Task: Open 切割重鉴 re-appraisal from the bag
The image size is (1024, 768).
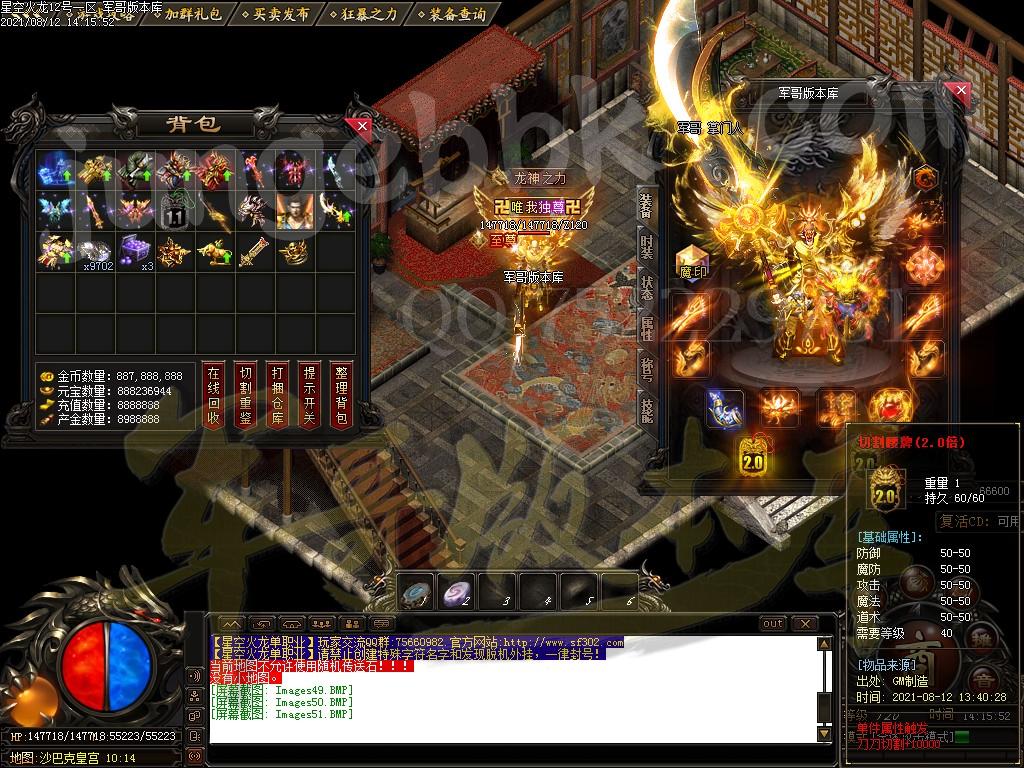Action: click(246, 396)
